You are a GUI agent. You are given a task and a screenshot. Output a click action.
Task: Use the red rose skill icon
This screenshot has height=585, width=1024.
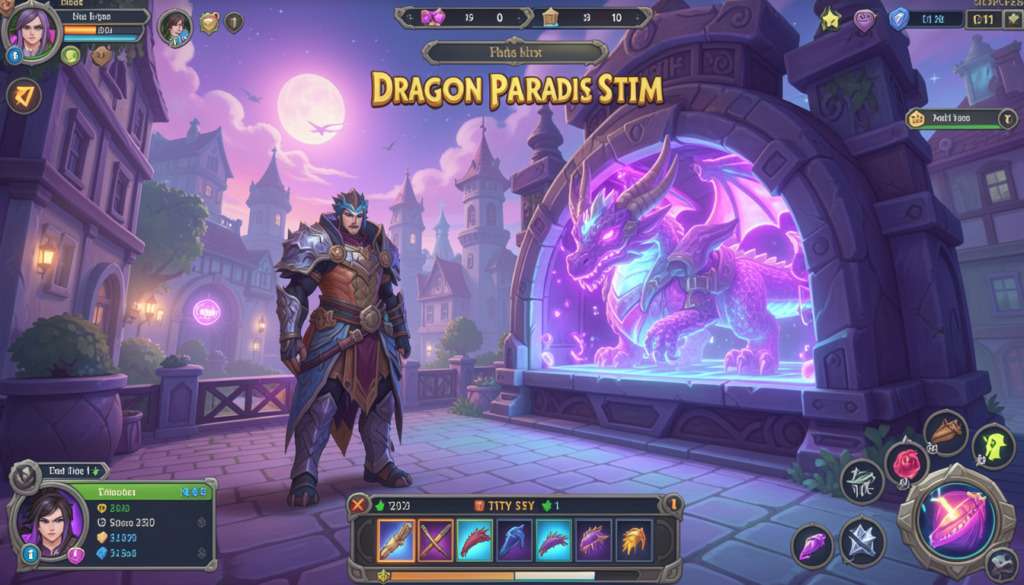[906, 464]
